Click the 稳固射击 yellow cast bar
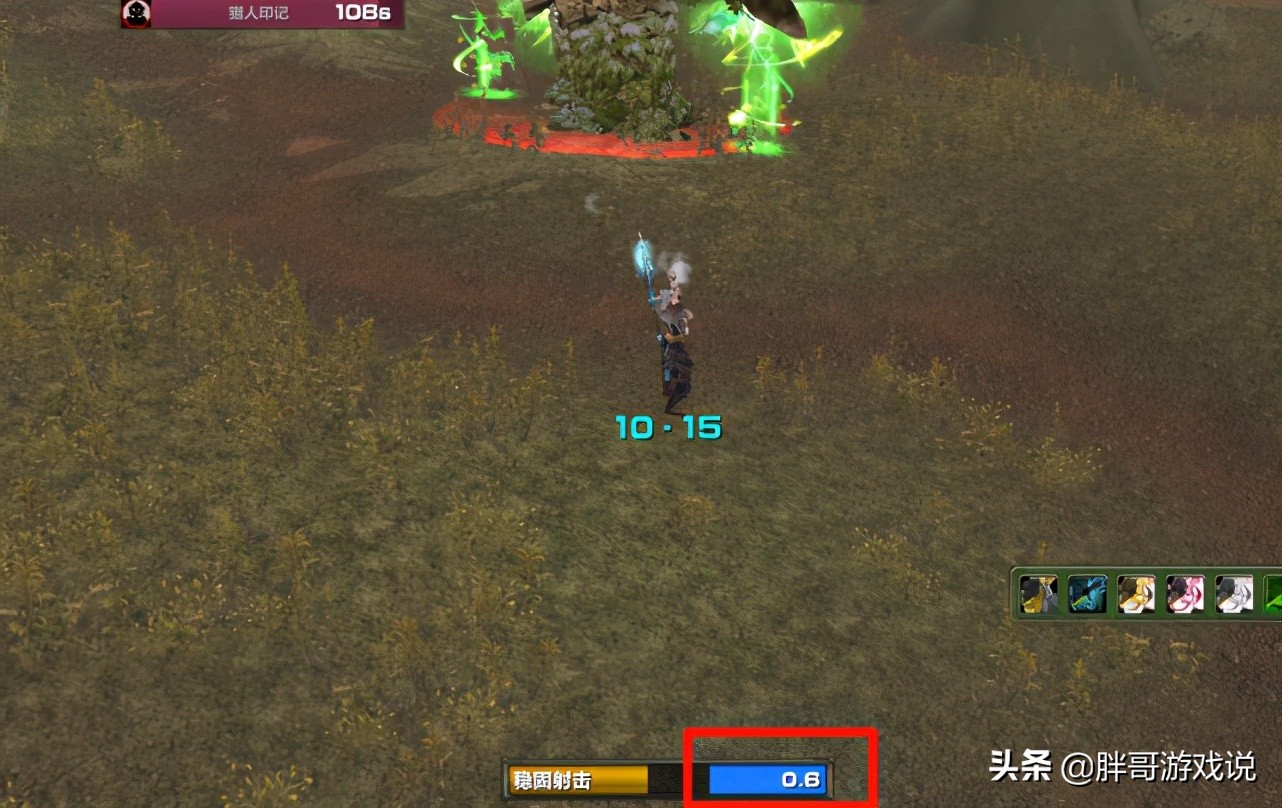 pos(578,779)
